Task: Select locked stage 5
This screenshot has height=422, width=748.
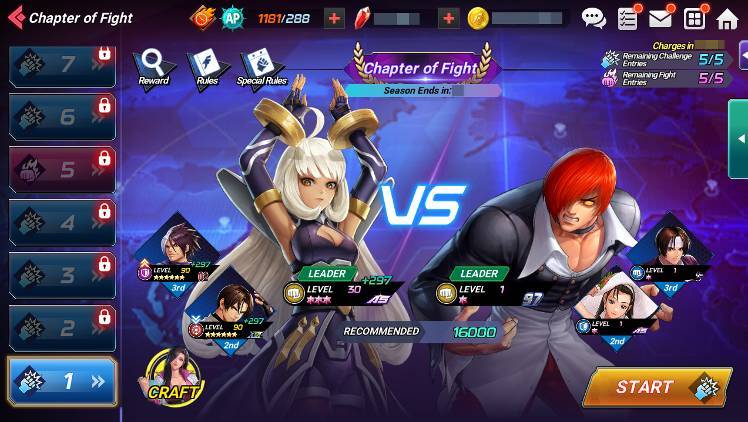Action: (x=61, y=169)
